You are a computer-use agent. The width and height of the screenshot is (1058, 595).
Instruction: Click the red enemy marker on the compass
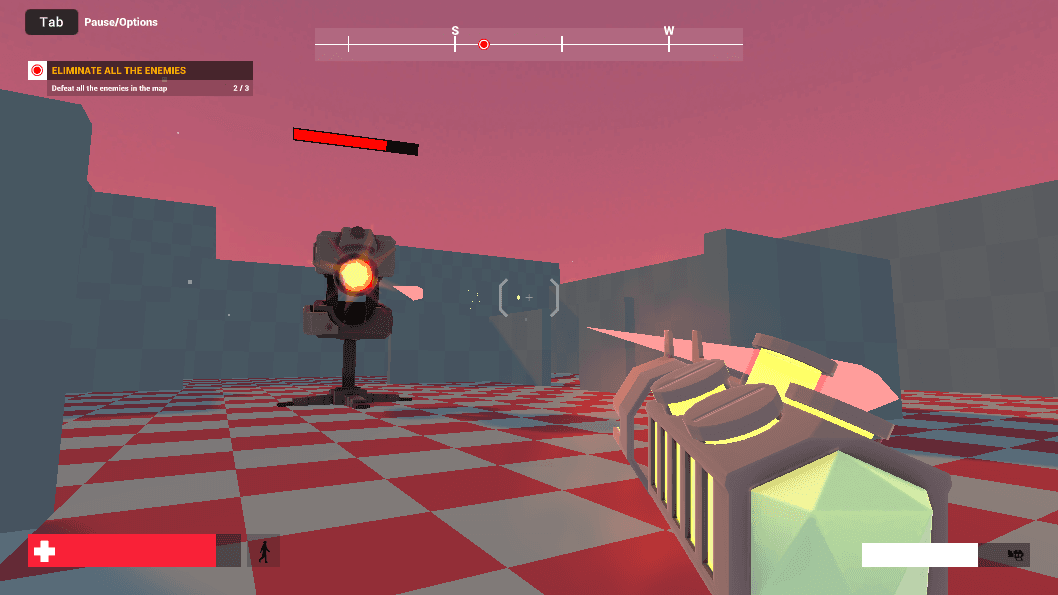[484, 45]
